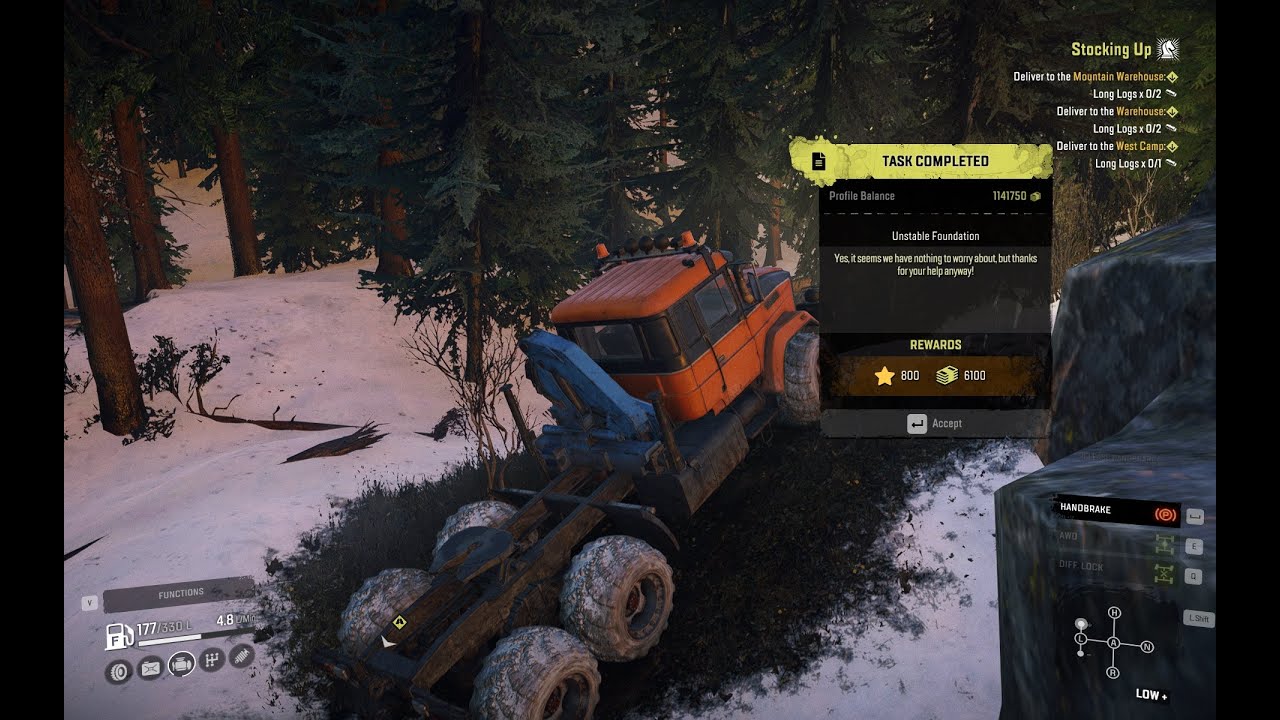The image size is (1280, 720).
Task: Shift gearbox into Reverse (R)
Action: pyautogui.click(x=1113, y=673)
